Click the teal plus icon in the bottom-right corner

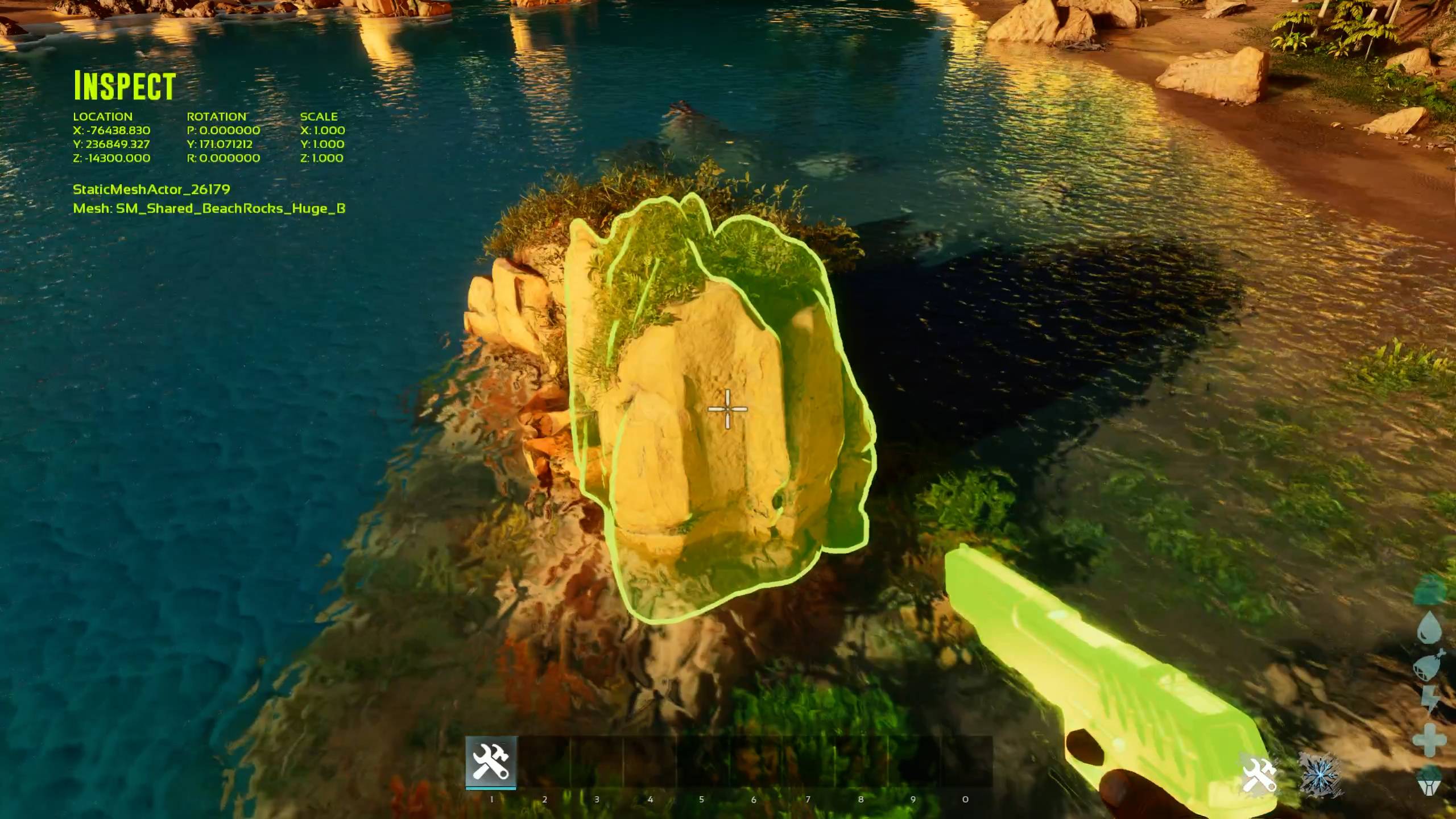(1428, 739)
